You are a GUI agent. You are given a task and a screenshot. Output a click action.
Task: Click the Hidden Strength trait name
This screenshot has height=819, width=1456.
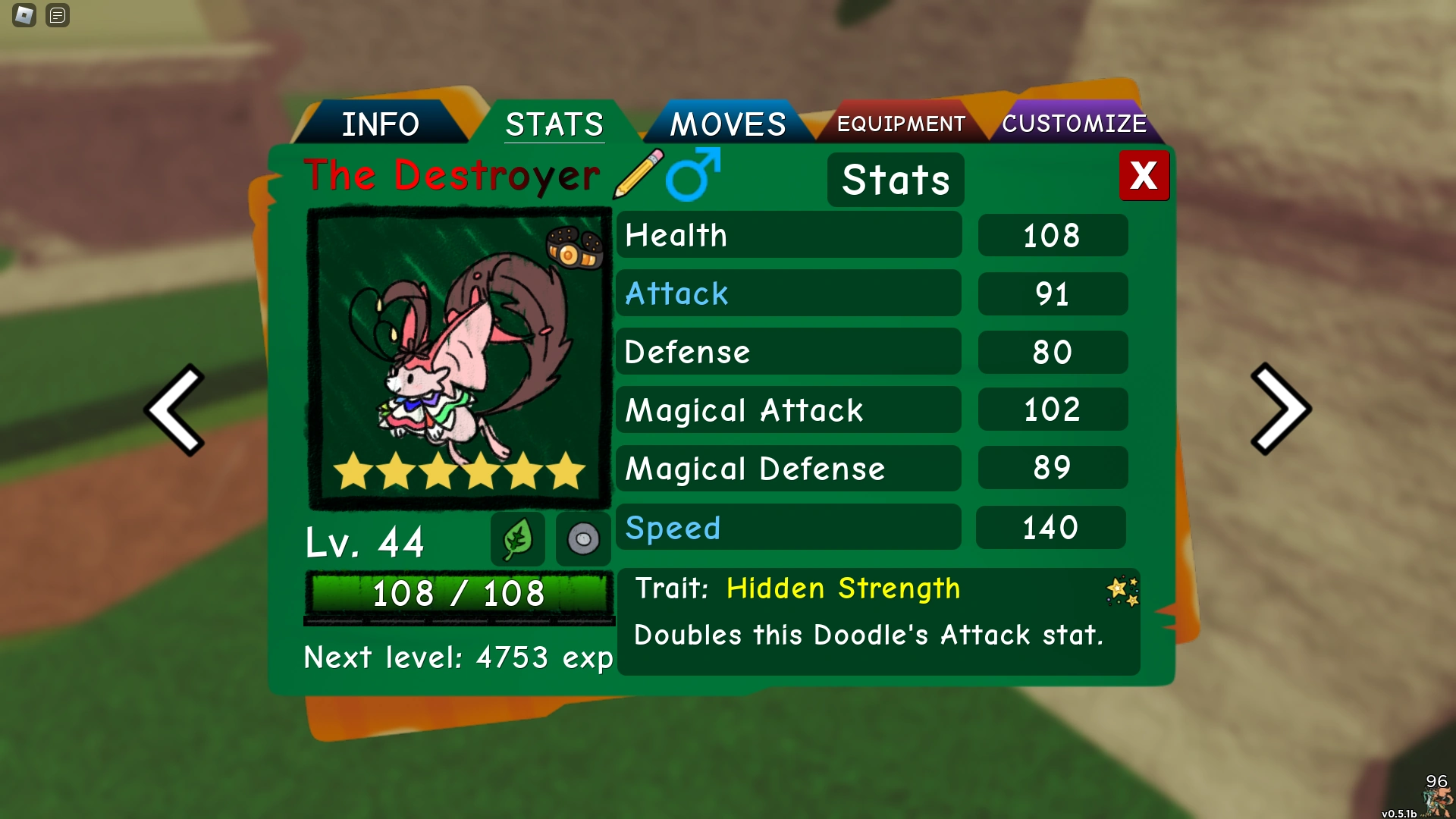point(843,588)
